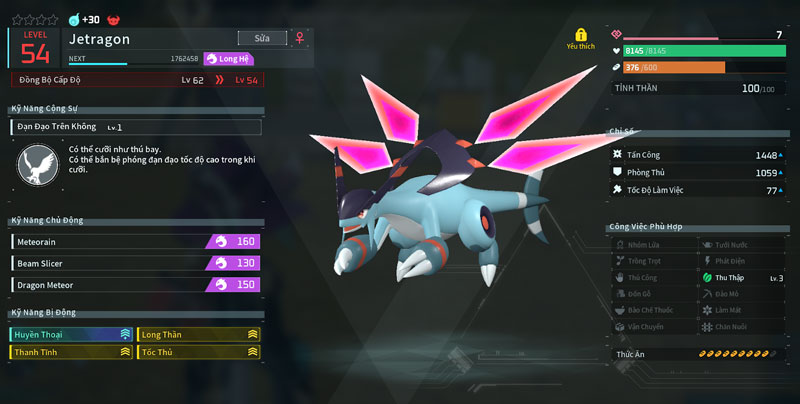Inspect the Huyền Thoại passive skill
Screen dimensions: 800x404
click(x=72, y=334)
